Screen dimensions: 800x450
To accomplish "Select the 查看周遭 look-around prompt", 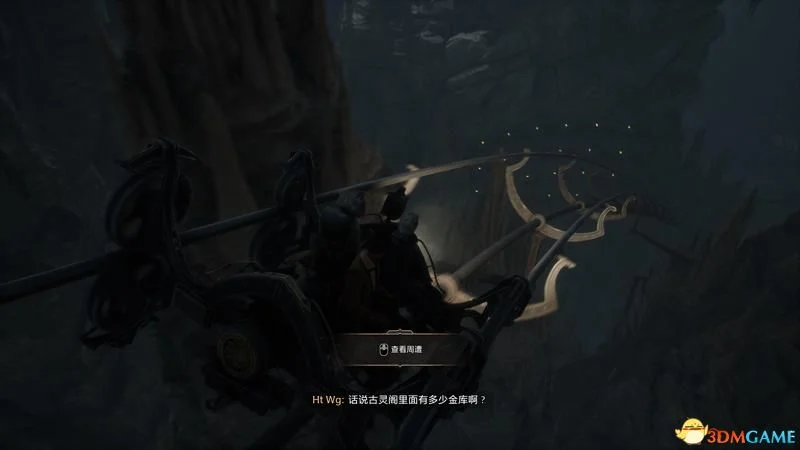I will click(x=399, y=350).
